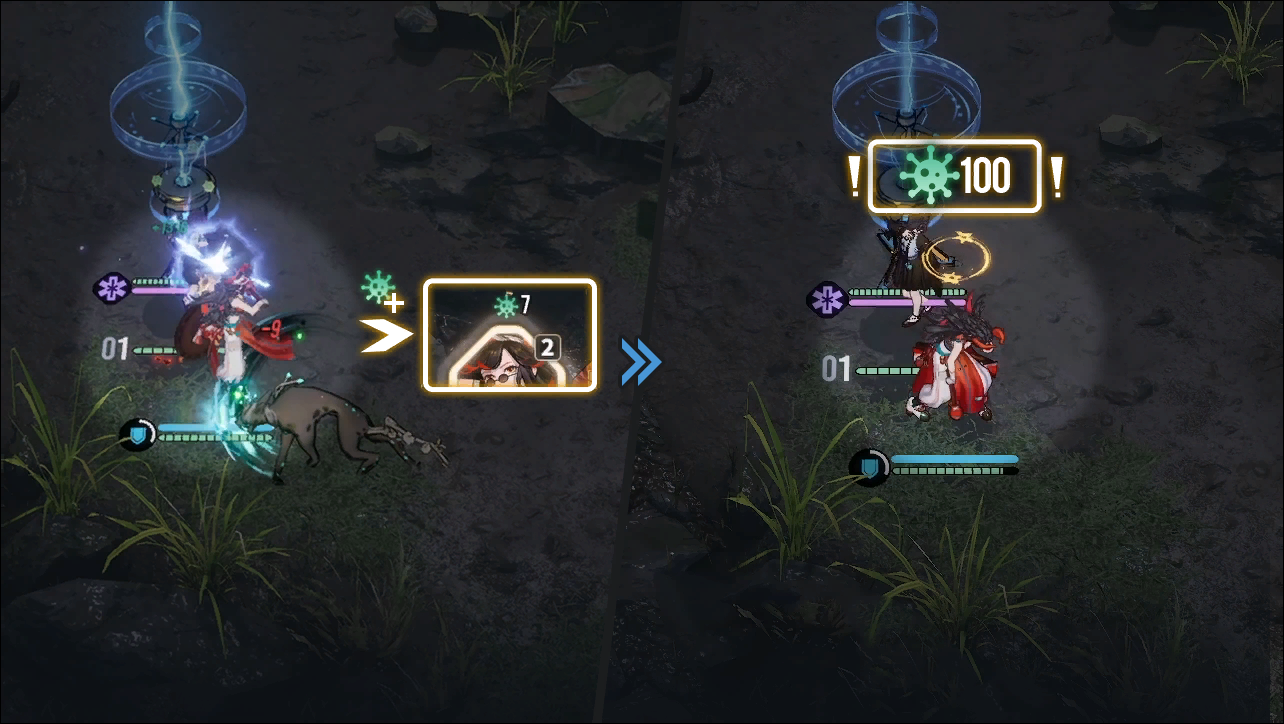Select the highlighted character card costing 7

509,336
